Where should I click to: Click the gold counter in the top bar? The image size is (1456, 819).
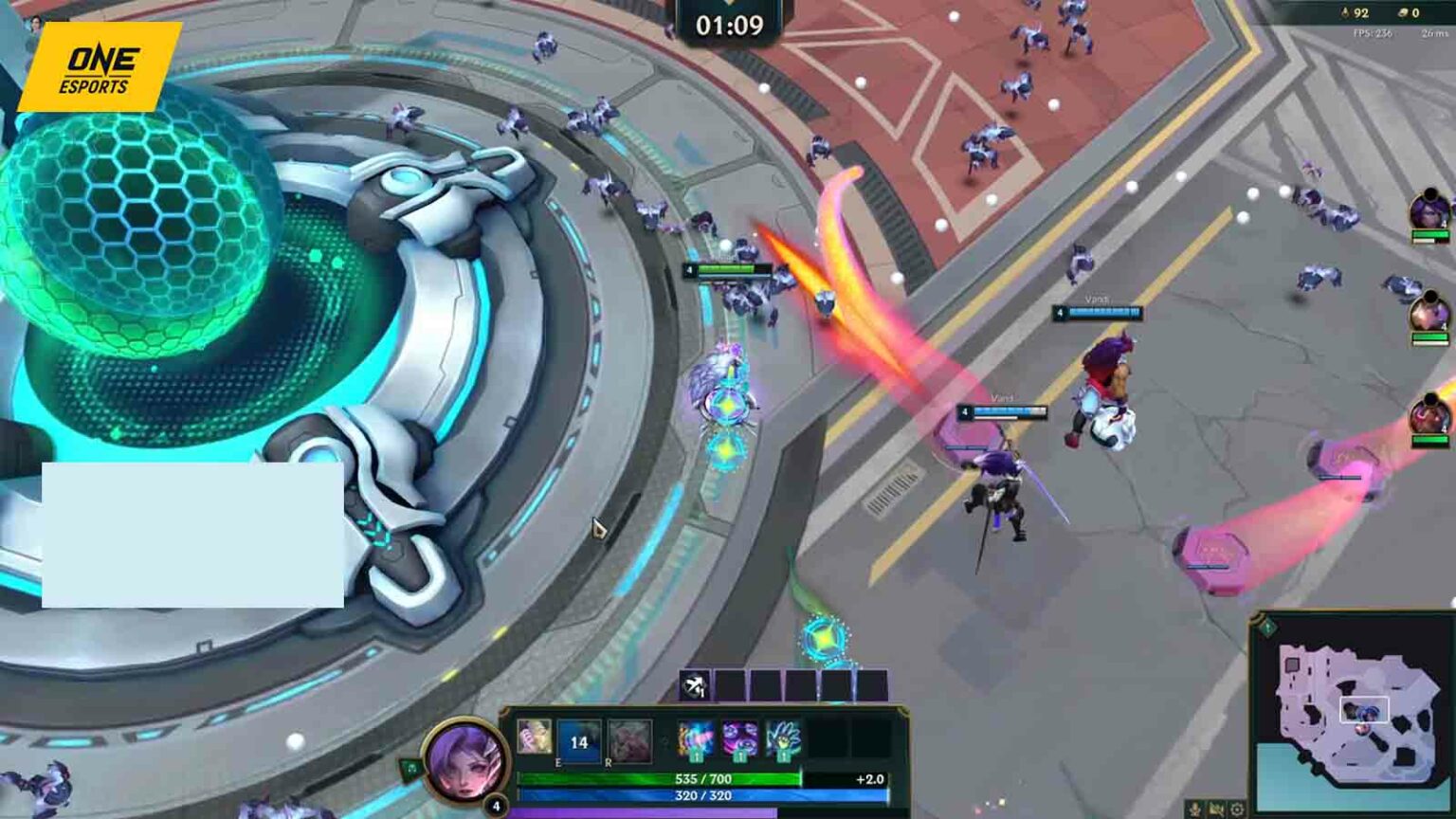pos(1408,13)
